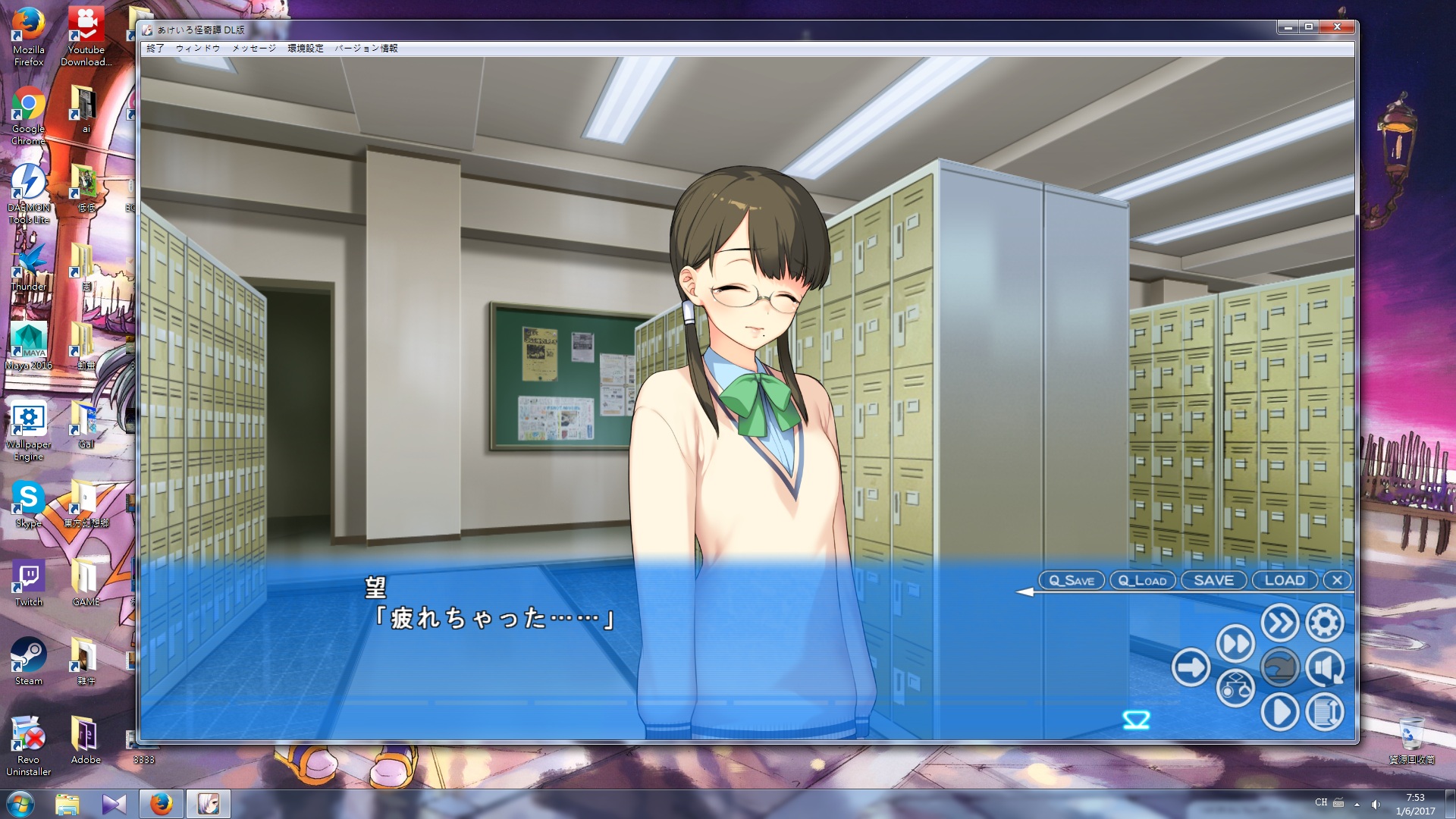The image size is (1456, 819).
Task: Open the 環境設定 menu
Action: [306, 49]
